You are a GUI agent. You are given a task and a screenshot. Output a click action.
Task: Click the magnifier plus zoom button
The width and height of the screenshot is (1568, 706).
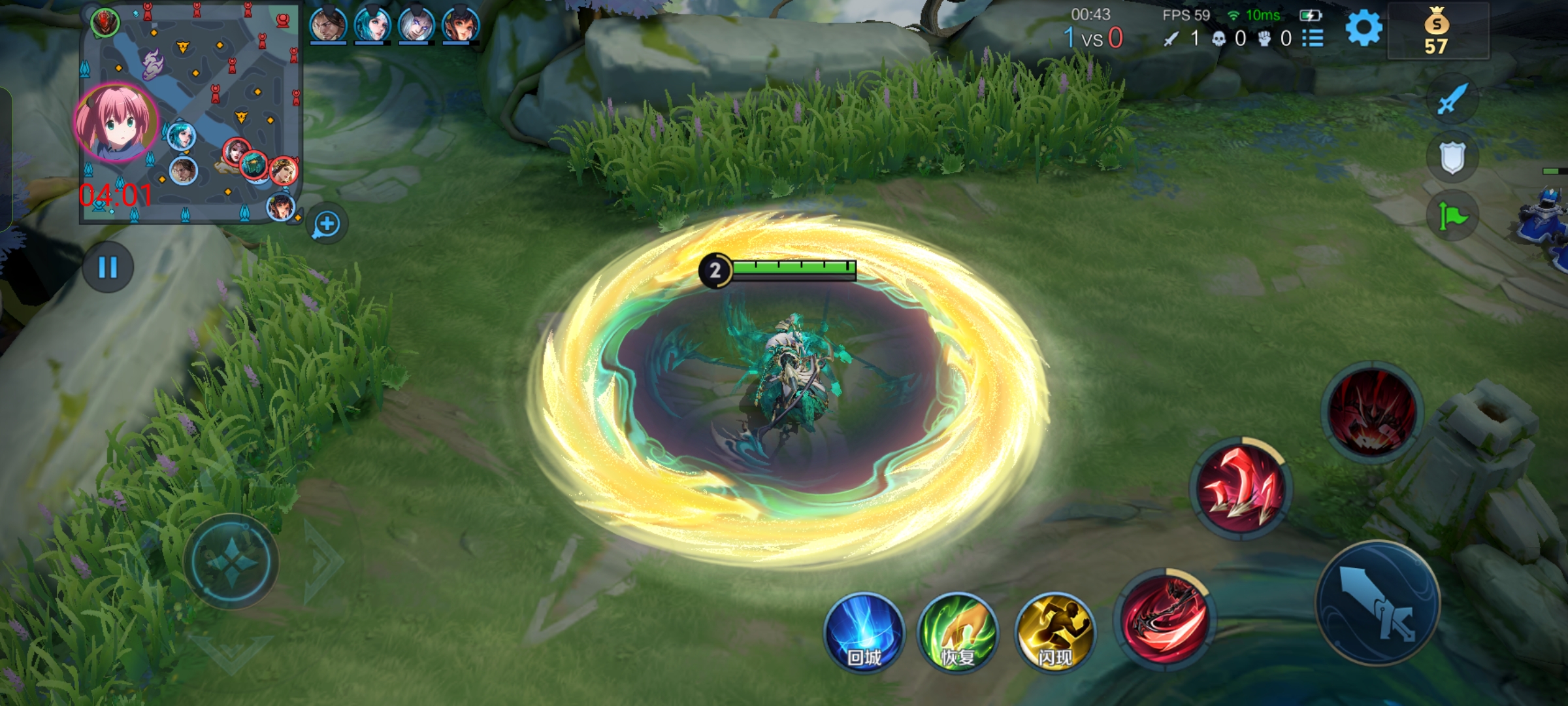pos(326,224)
